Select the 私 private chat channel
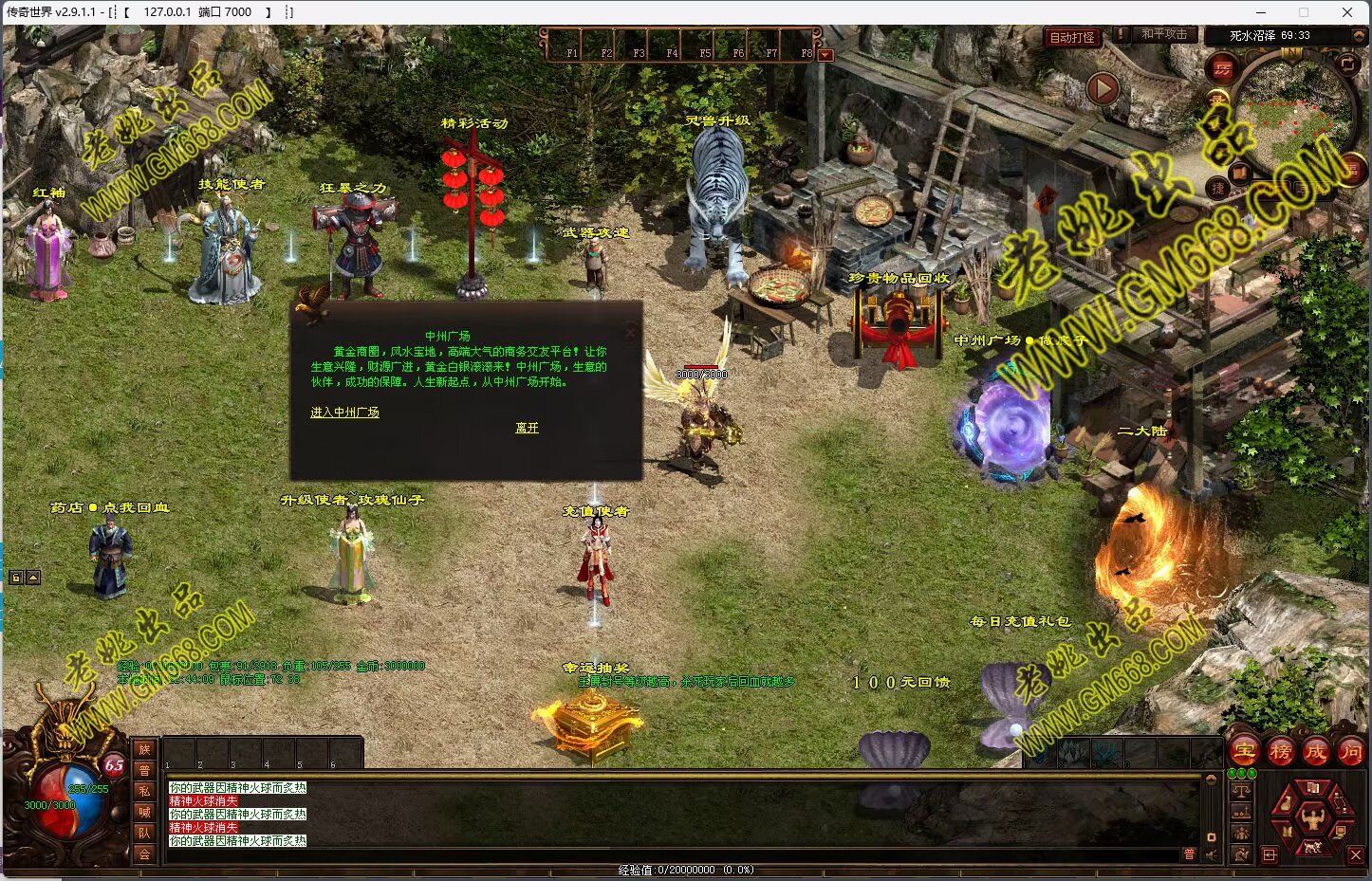 point(144,791)
